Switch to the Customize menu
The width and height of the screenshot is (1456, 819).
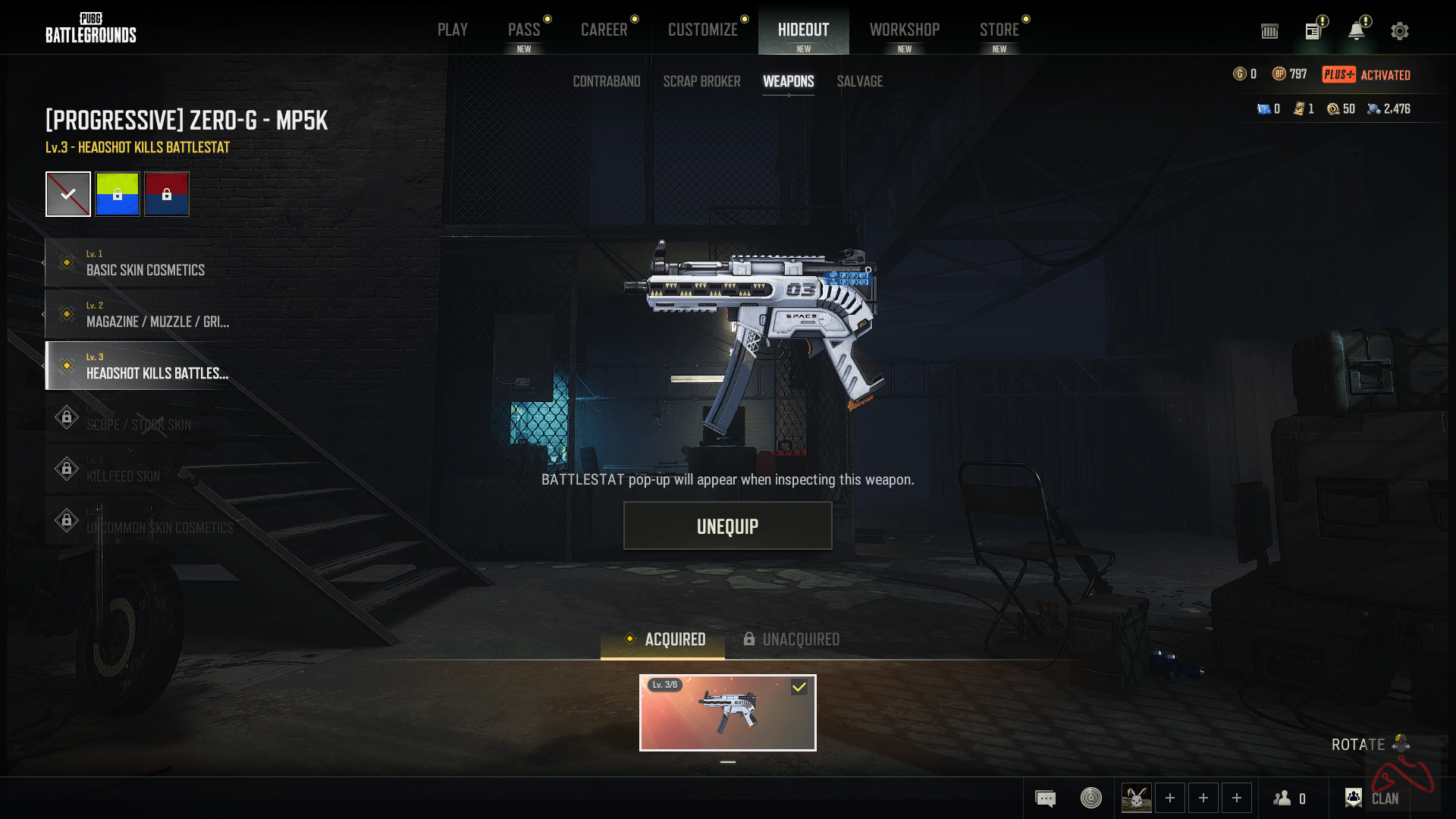702,30
